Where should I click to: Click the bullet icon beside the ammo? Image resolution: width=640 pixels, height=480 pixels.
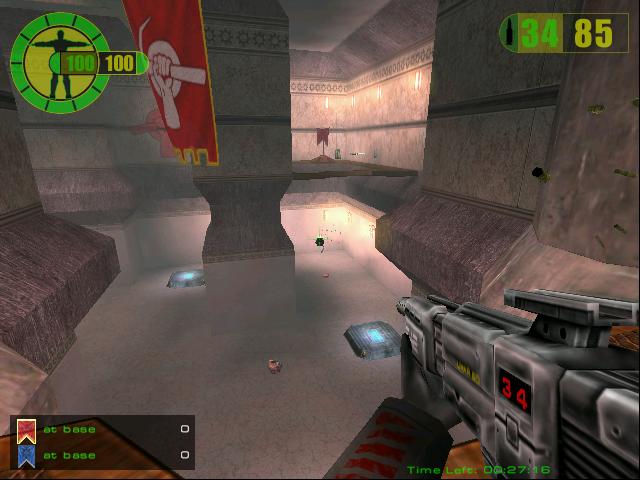coord(513,33)
